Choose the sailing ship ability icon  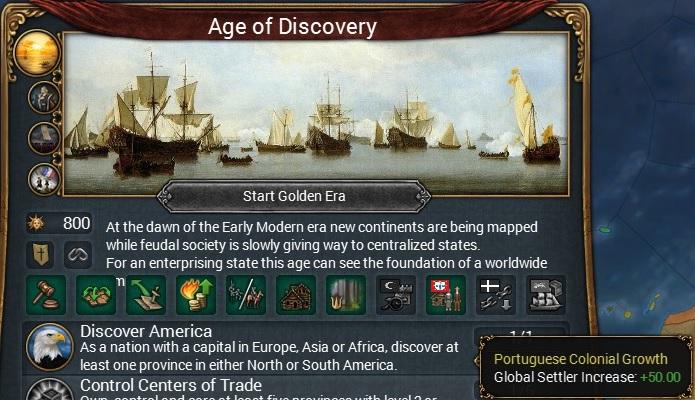pos(546,295)
